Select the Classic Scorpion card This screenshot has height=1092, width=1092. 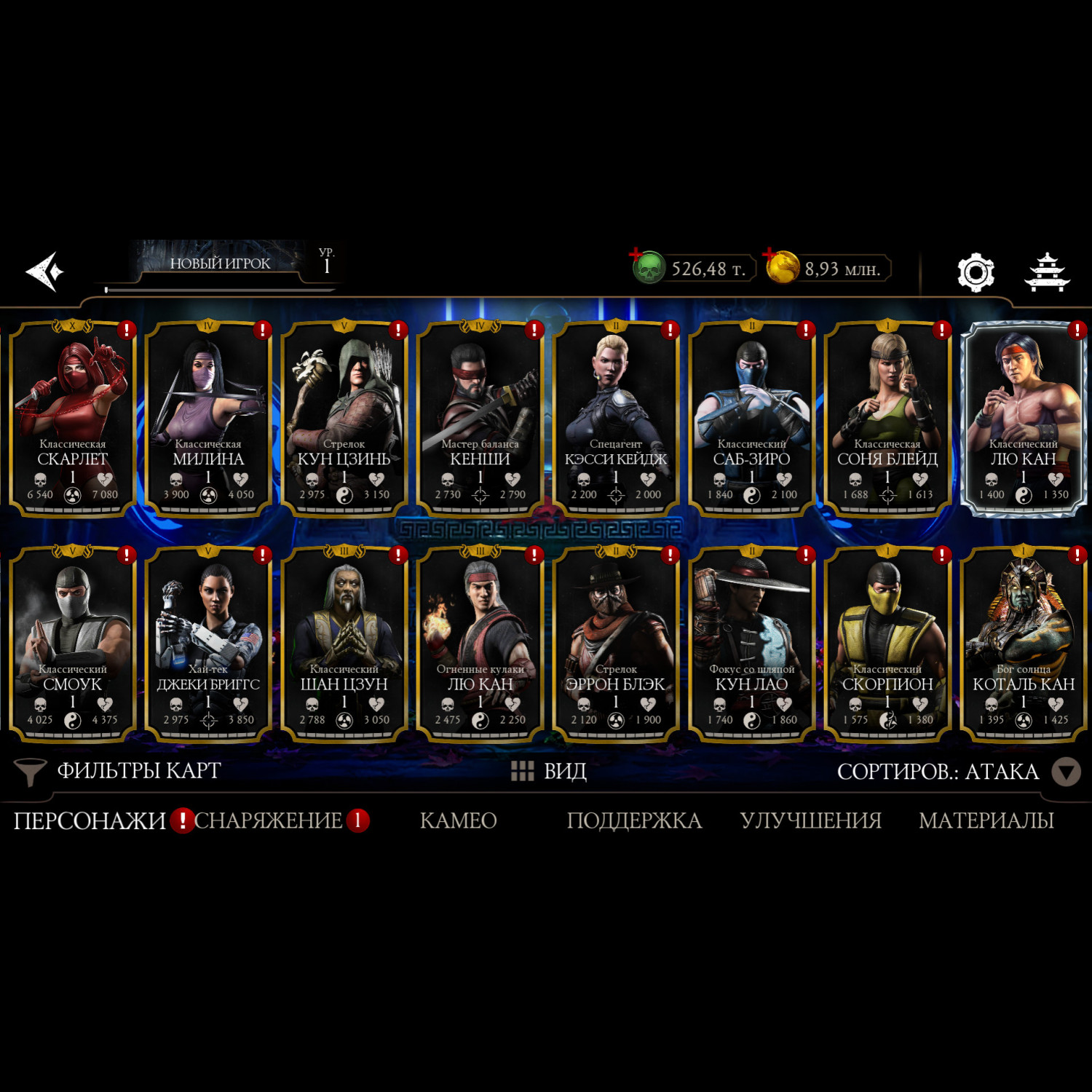(x=887, y=643)
